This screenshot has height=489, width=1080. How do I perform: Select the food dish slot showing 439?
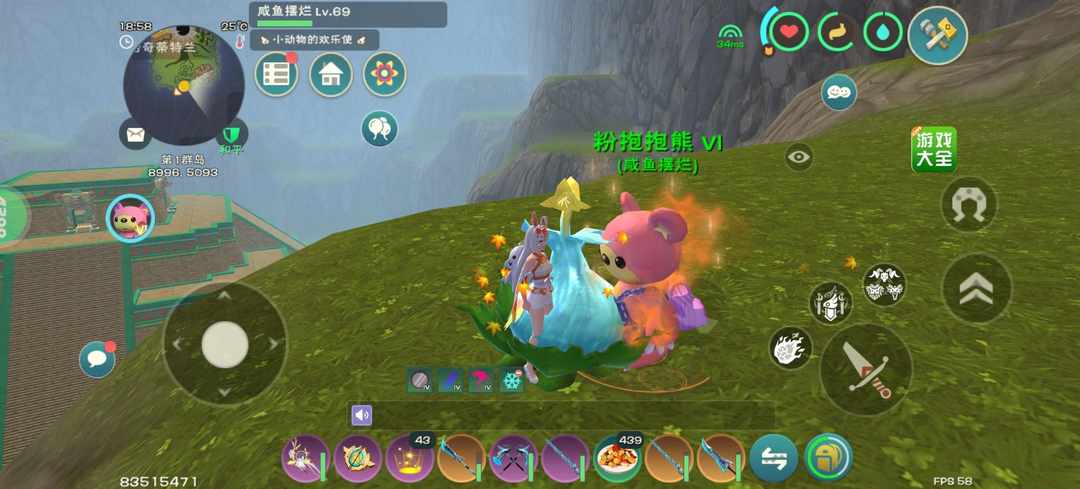(617, 458)
